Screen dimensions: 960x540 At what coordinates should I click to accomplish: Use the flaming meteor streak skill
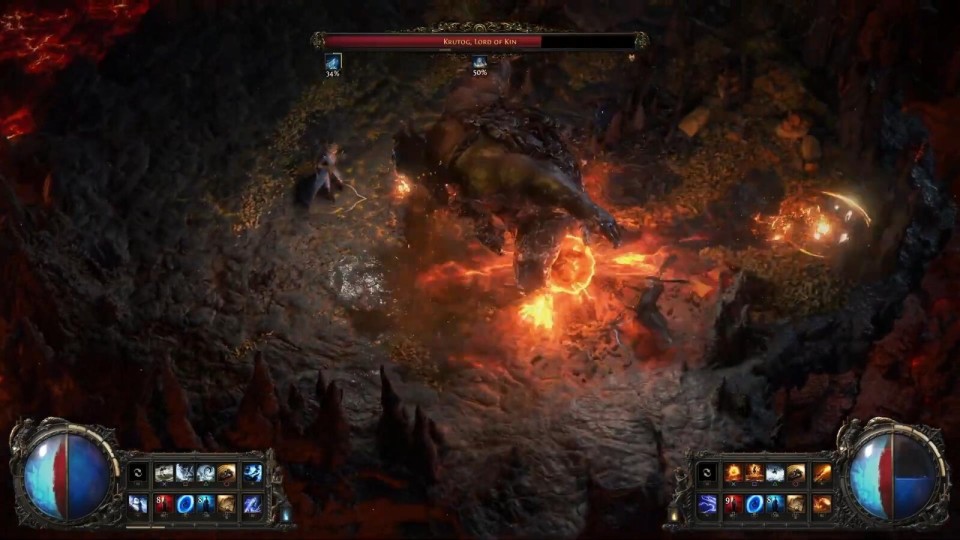pyautogui.click(x=822, y=473)
